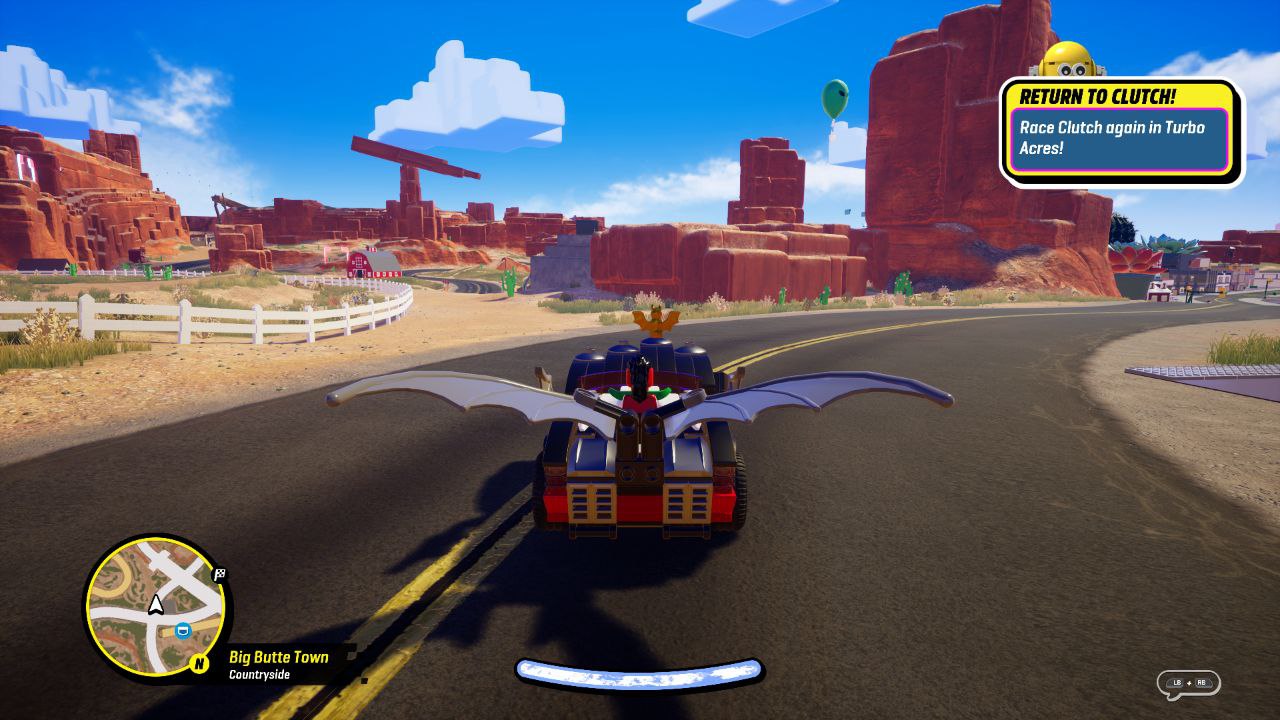Click the checkered flag marker on the minimap
The height and width of the screenshot is (720, 1280).
tap(219, 575)
